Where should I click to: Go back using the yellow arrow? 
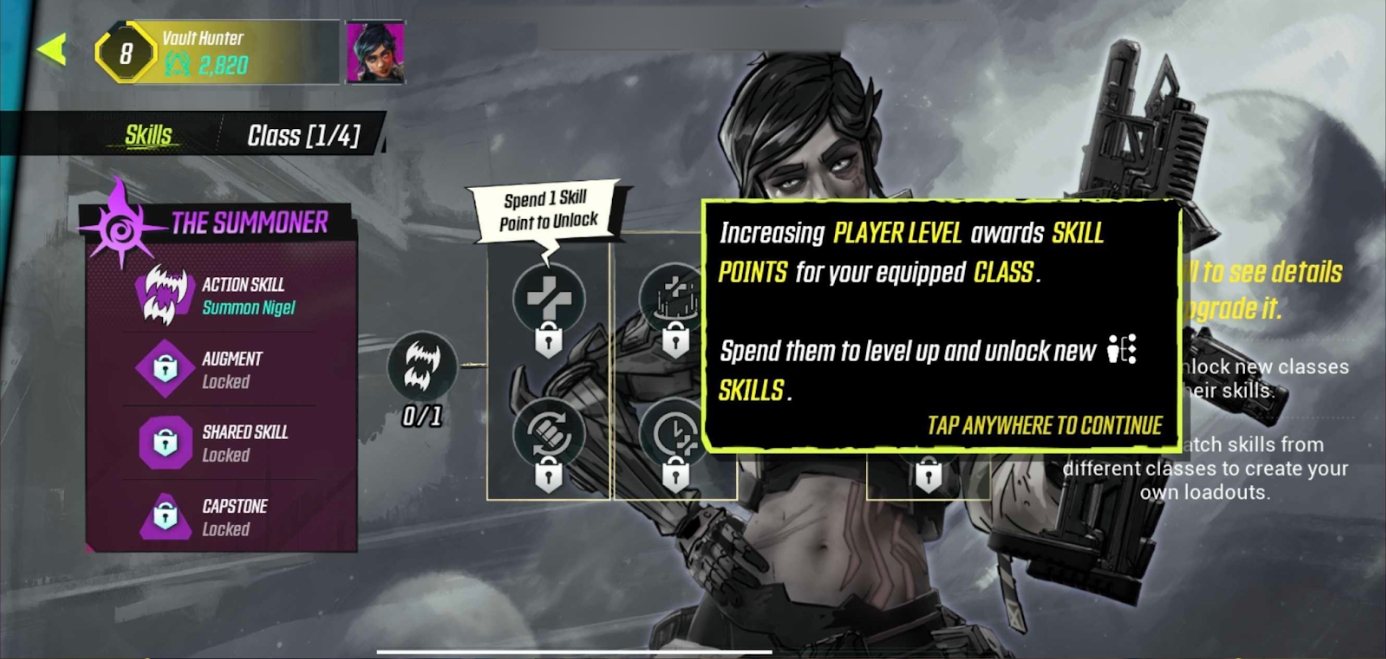pyautogui.click(x=52, y=49)
